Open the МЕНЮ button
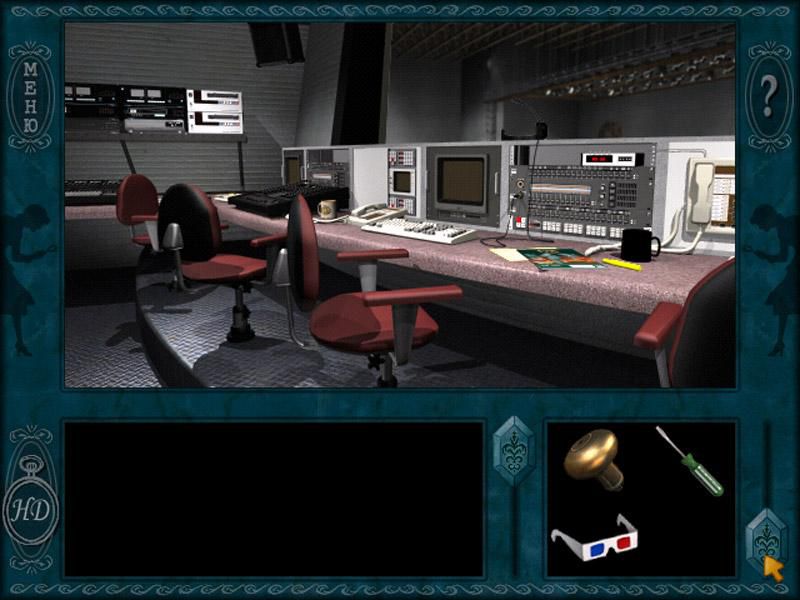This screenshot has height=600, width=800. click(x=30, y=97)
